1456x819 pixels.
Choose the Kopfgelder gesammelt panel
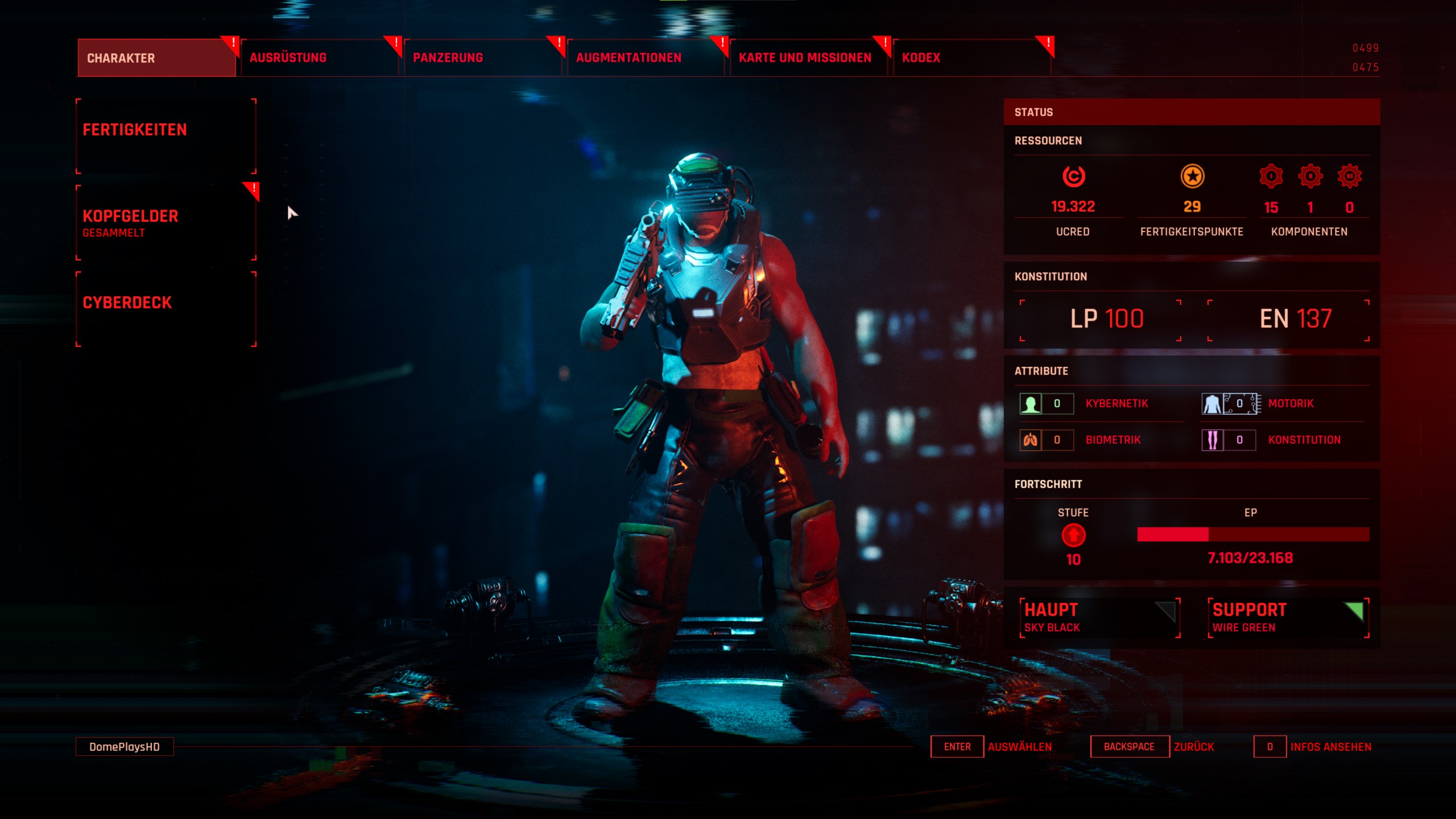pos(166,223)
